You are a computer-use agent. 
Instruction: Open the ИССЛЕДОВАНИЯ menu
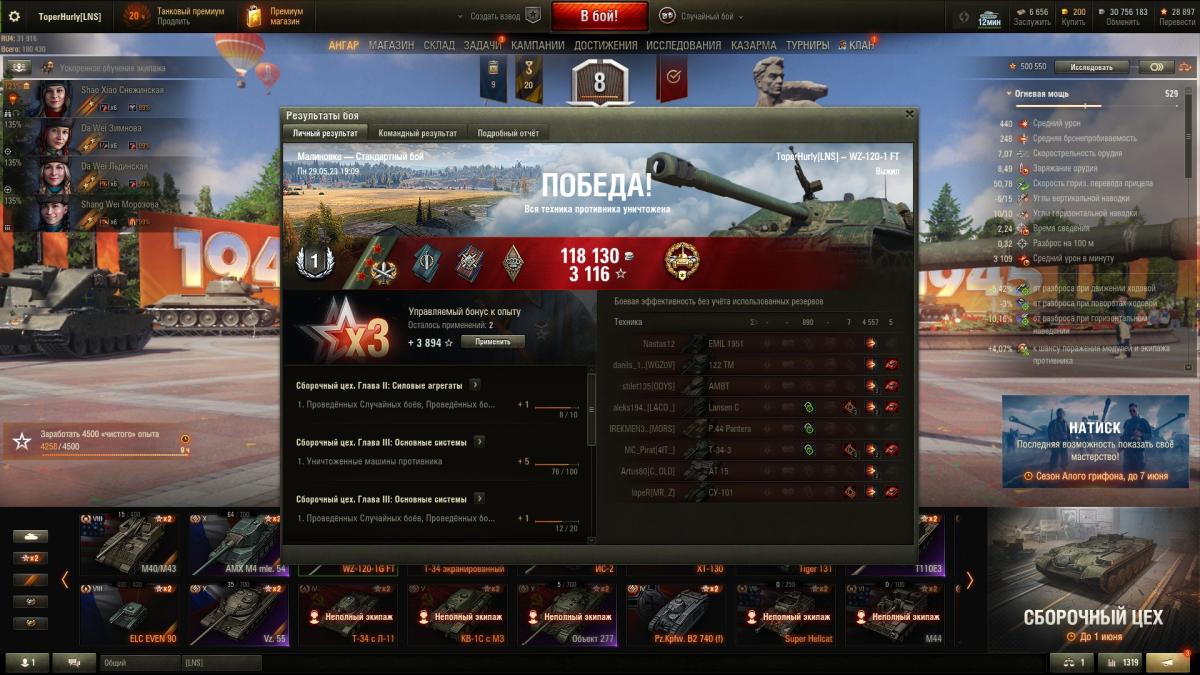[683, 45]
